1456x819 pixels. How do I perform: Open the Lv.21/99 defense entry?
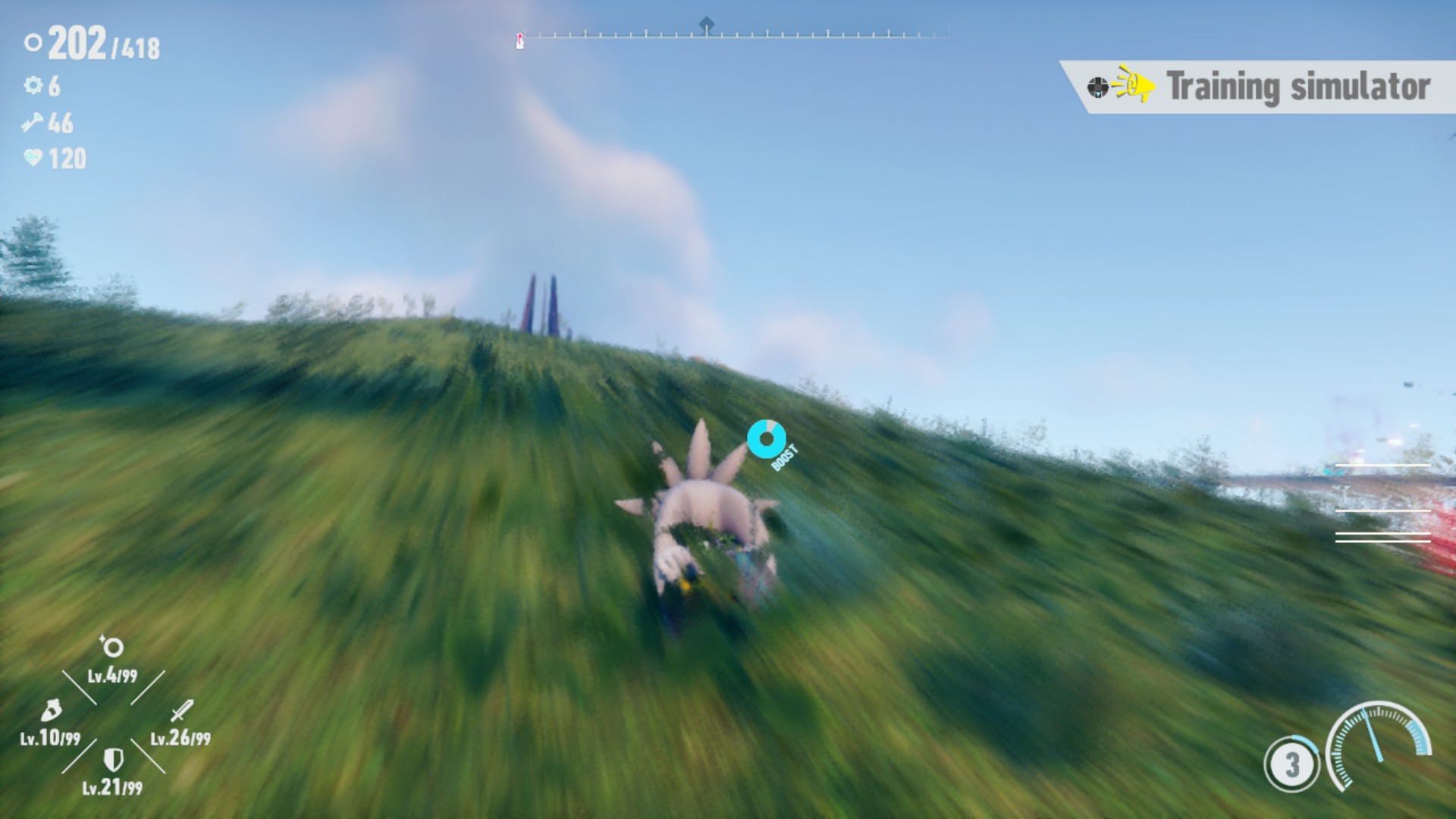(x=112, y=781)
